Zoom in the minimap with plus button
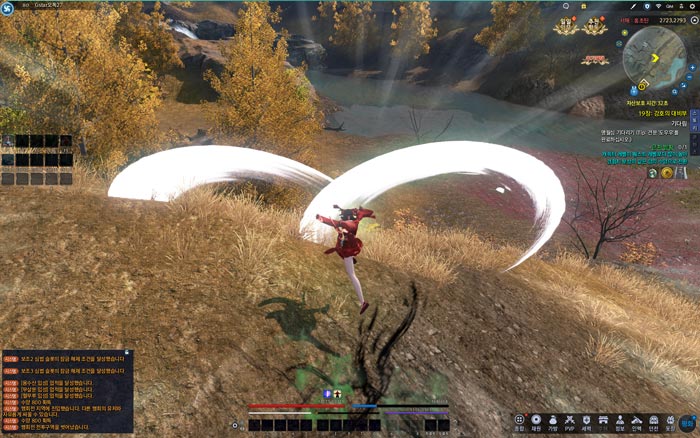The height and width of the screenshot is (438, 700). 692,68
